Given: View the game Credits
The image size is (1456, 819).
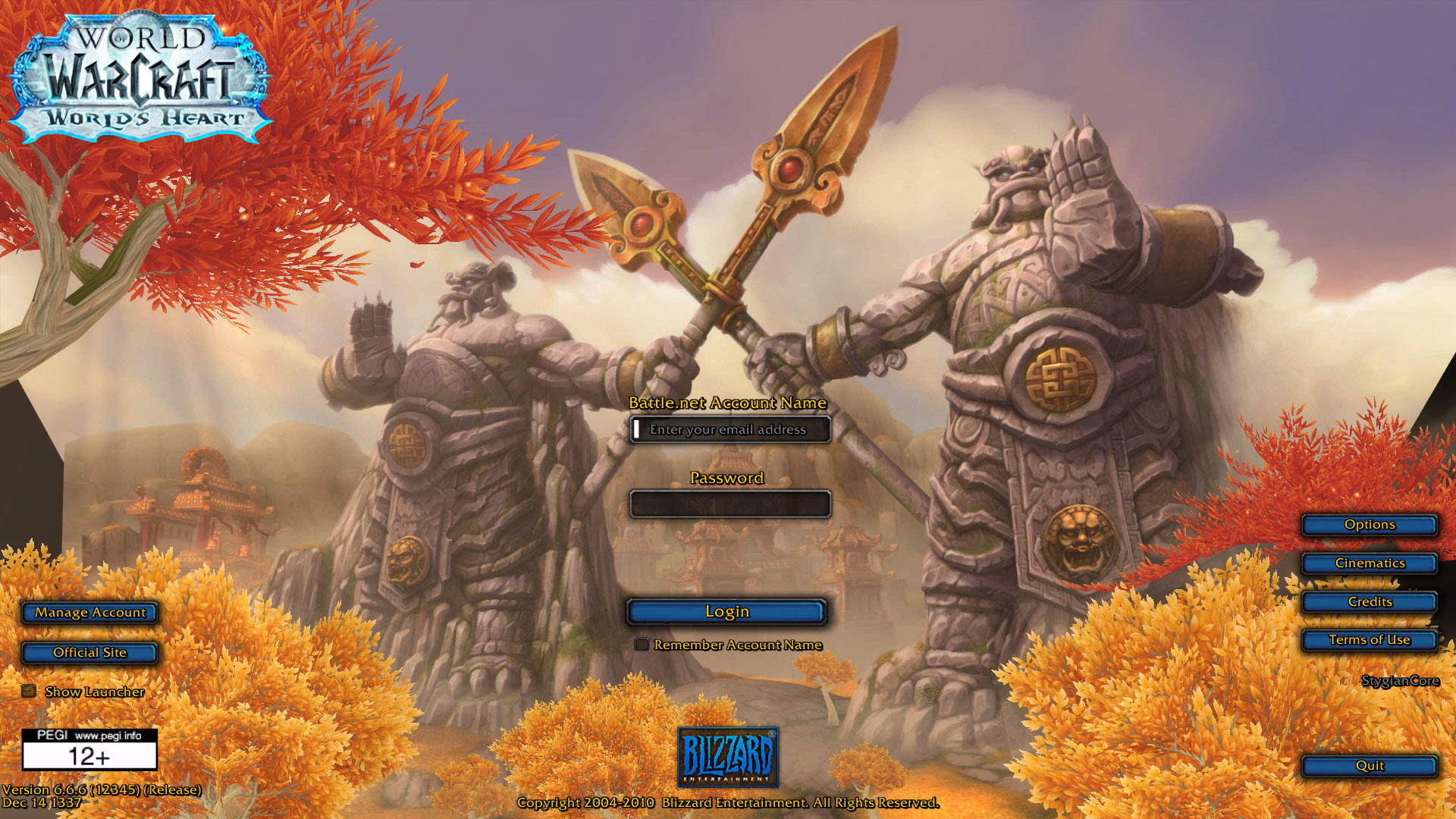Looking at the screenshot, I should (x=1369, y=601).
